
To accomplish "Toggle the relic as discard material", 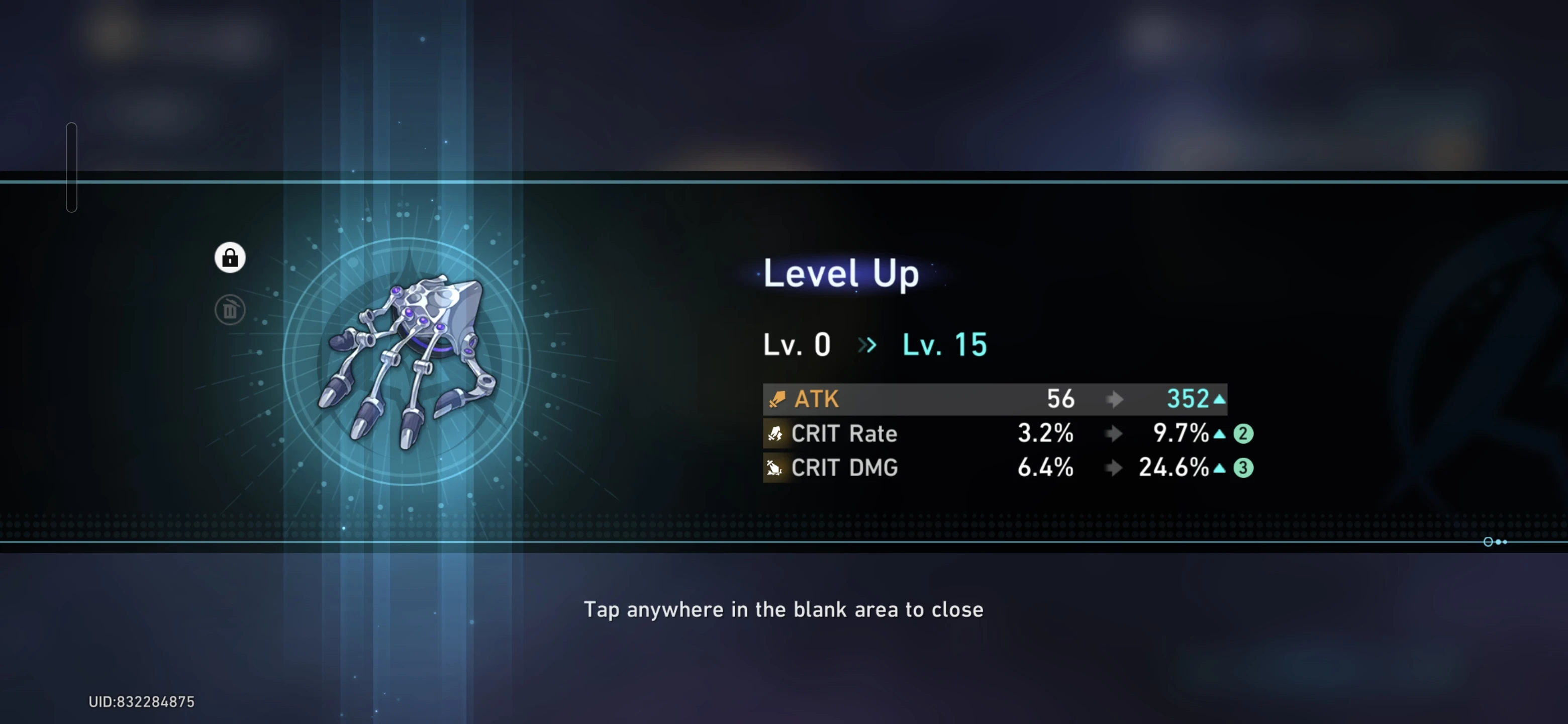I will pyautogui.click(x=230, y=309).
